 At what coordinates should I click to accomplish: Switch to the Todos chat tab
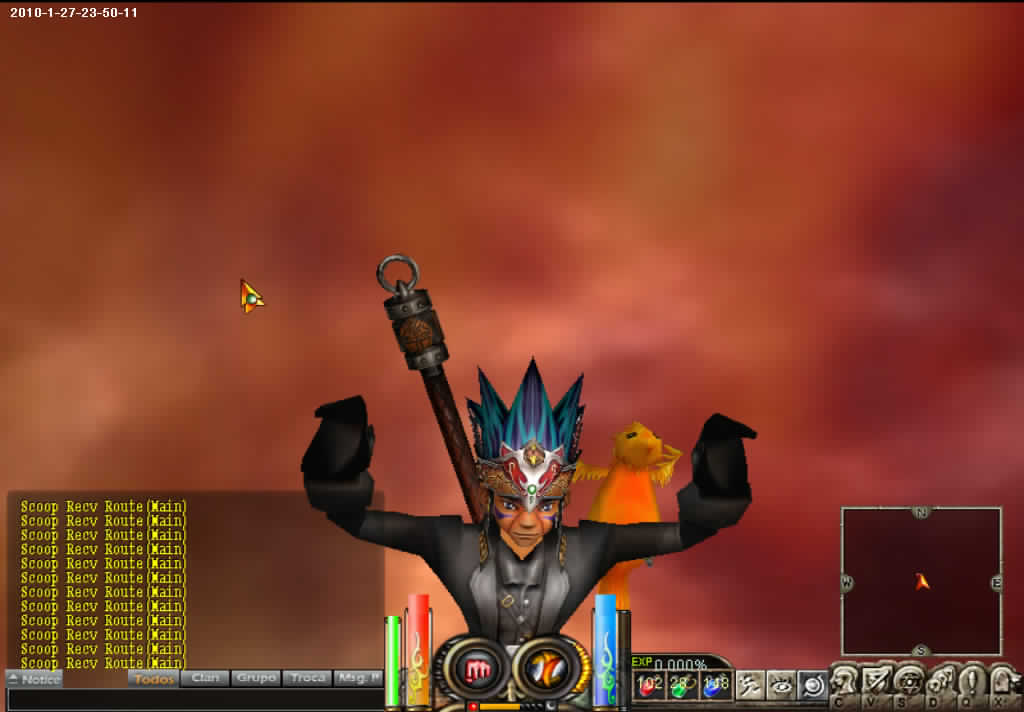coord(153,678)
